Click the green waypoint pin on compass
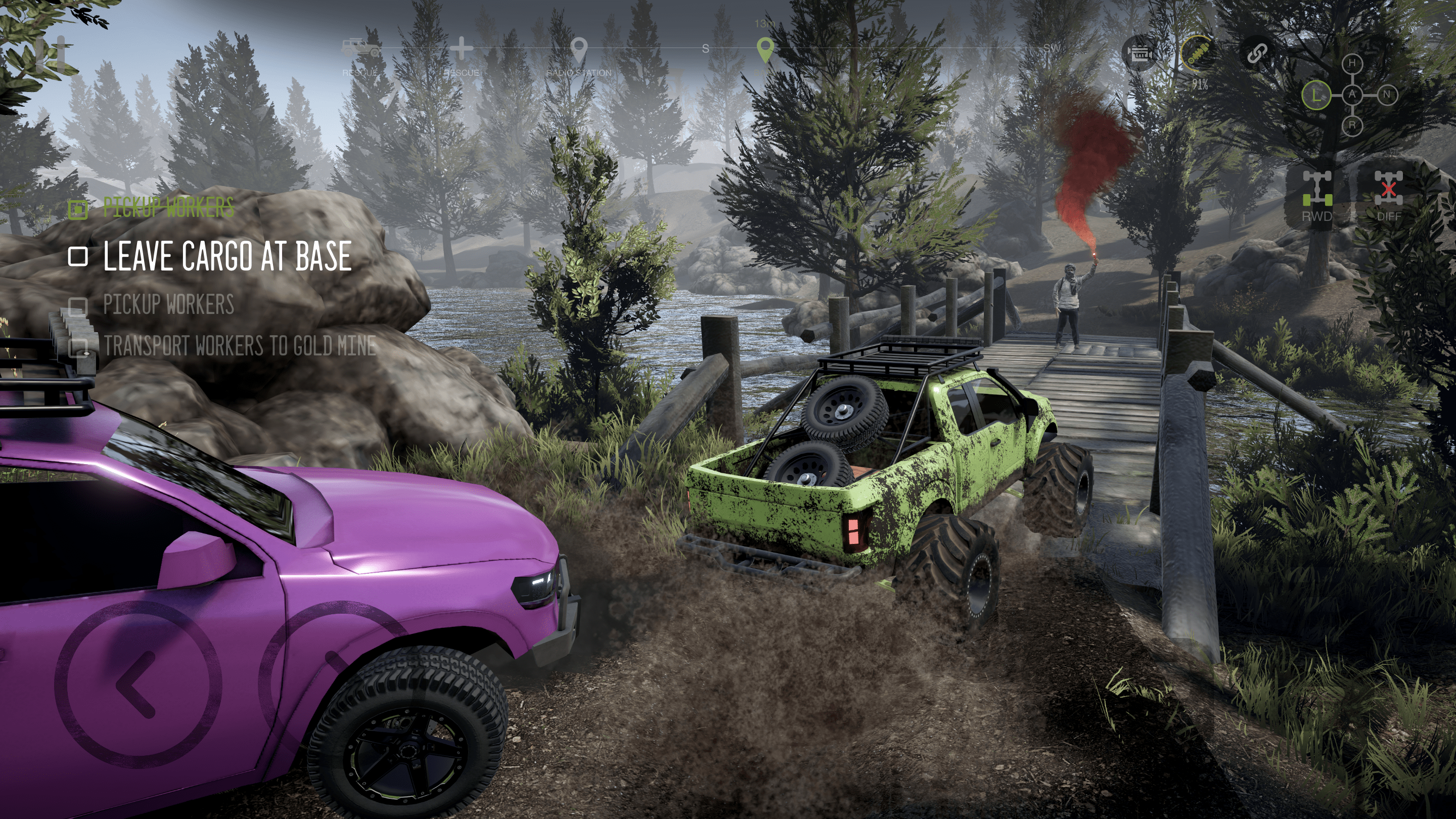Viewport: 1456px width, 819px height. tap(765, 50)
